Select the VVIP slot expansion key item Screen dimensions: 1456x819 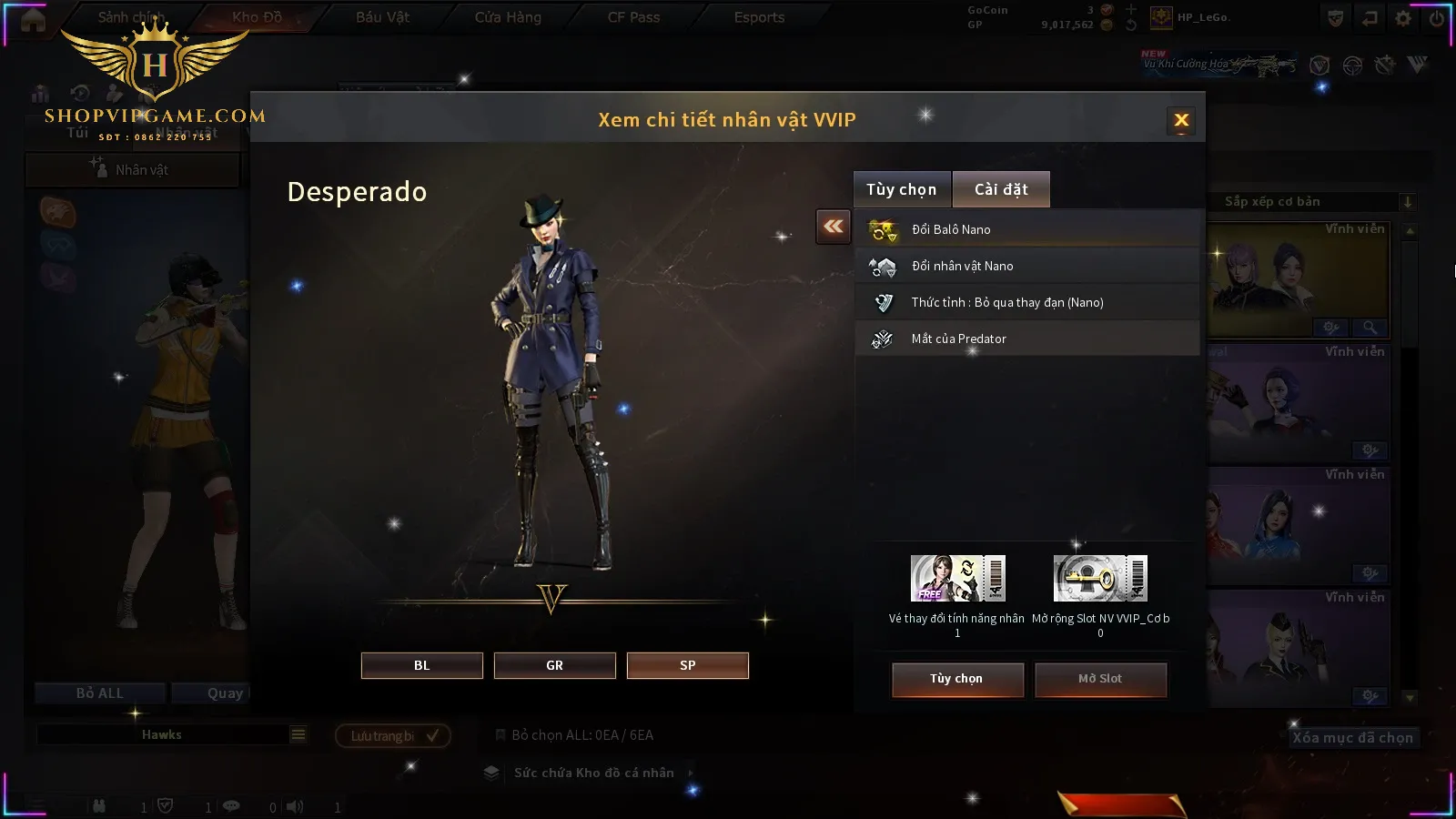(1100, 579)
